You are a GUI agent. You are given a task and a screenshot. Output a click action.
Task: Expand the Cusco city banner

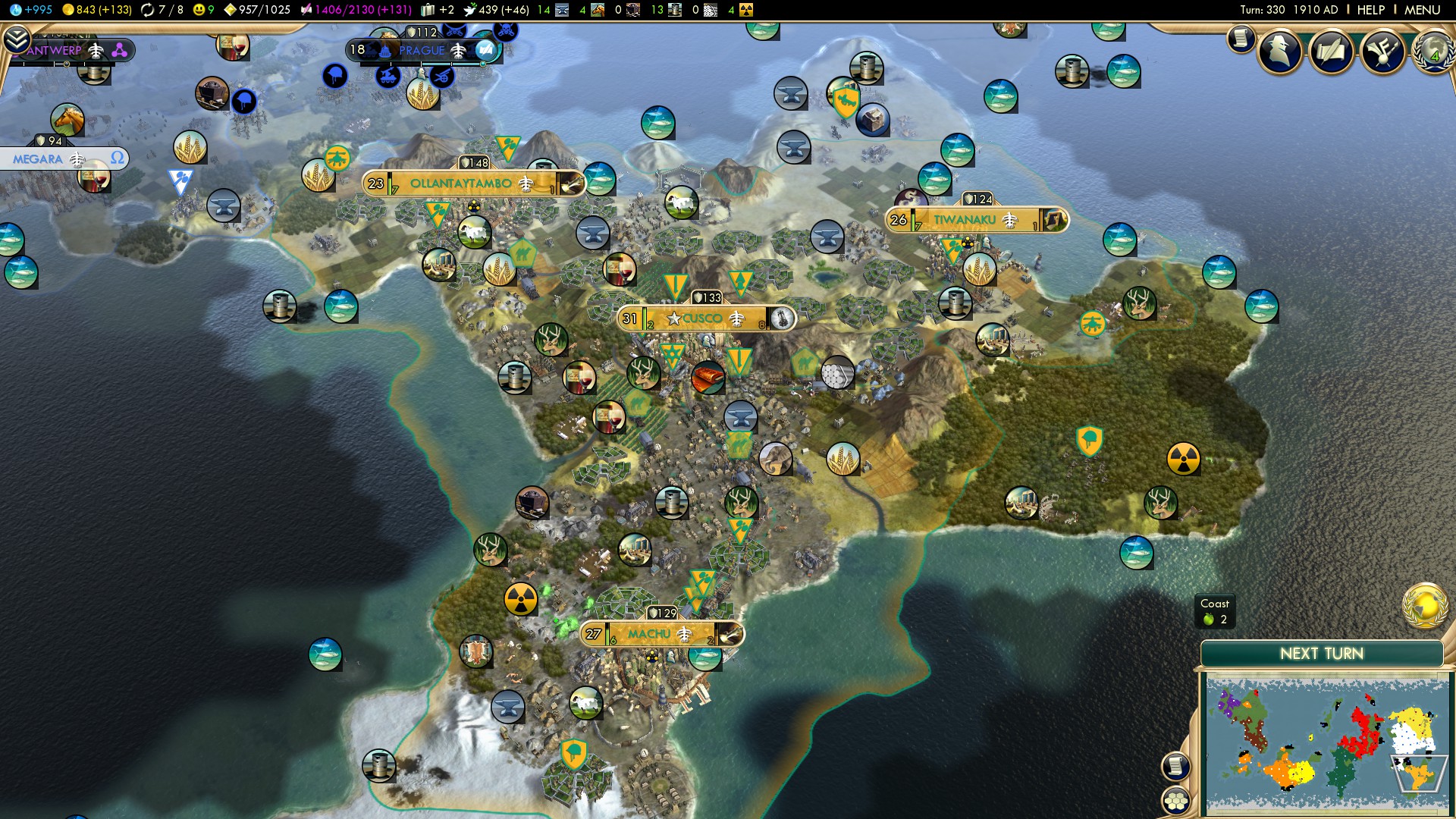tap(705, 318)
